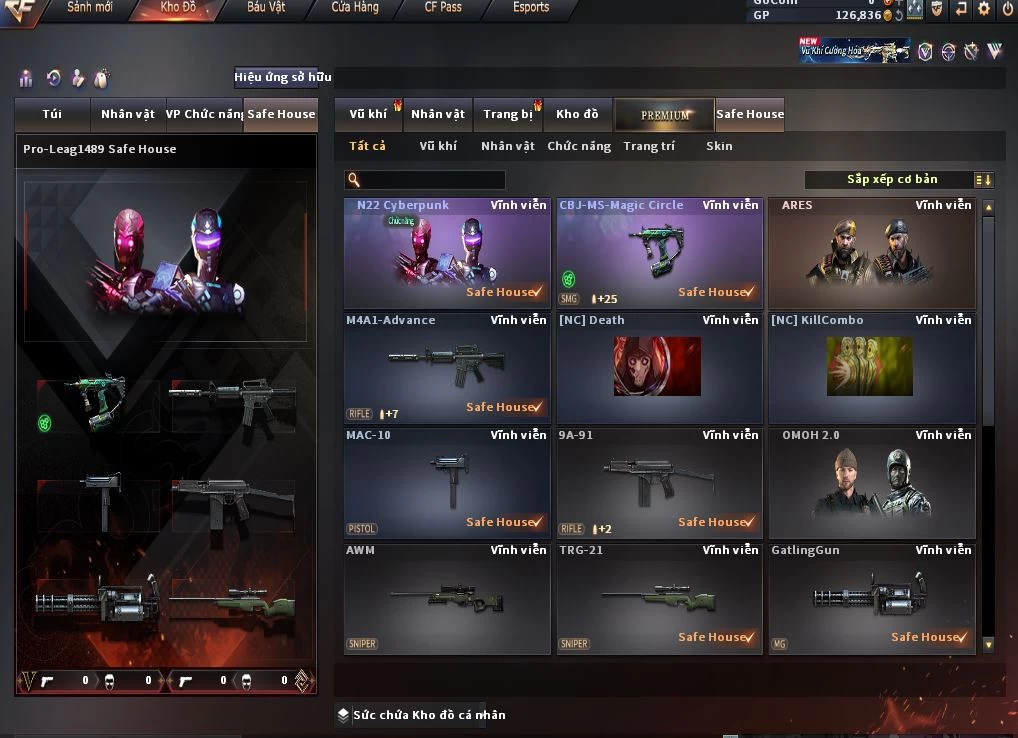Select the M4A1-Advance rifle card
The image size is (1018, 738).
(447, 368)
